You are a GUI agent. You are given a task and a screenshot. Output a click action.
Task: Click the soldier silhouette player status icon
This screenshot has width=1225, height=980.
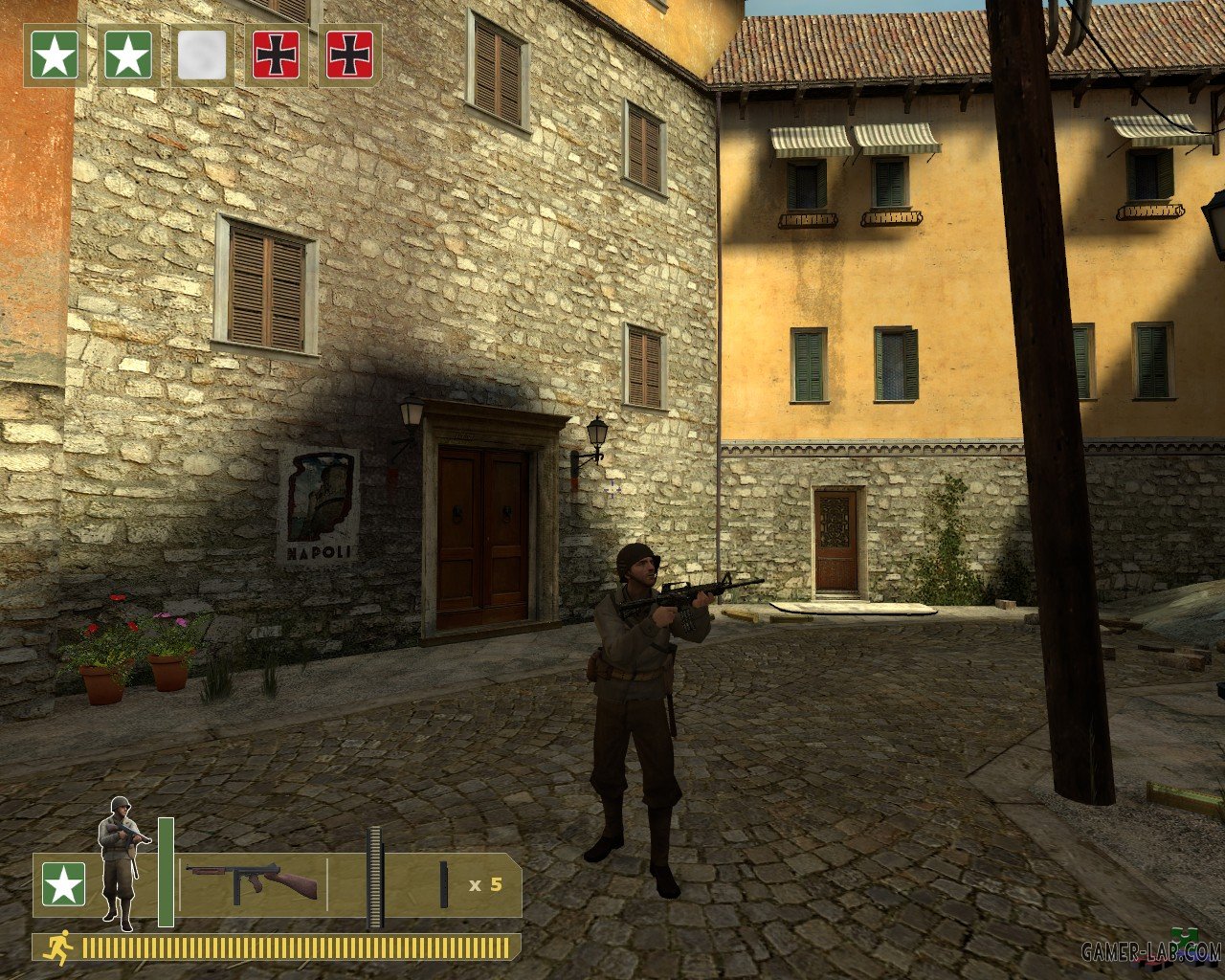pos(122,861)
